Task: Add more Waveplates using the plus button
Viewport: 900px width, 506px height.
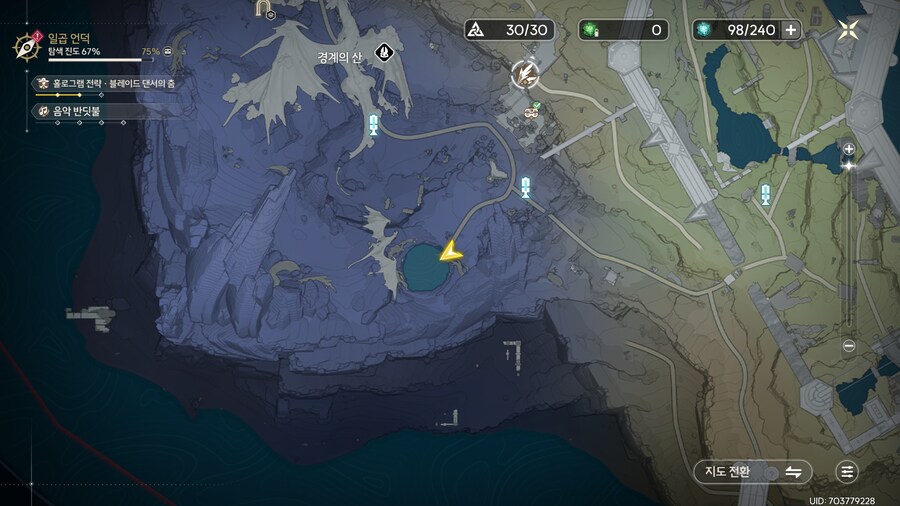Action: [x=791, y=30]
